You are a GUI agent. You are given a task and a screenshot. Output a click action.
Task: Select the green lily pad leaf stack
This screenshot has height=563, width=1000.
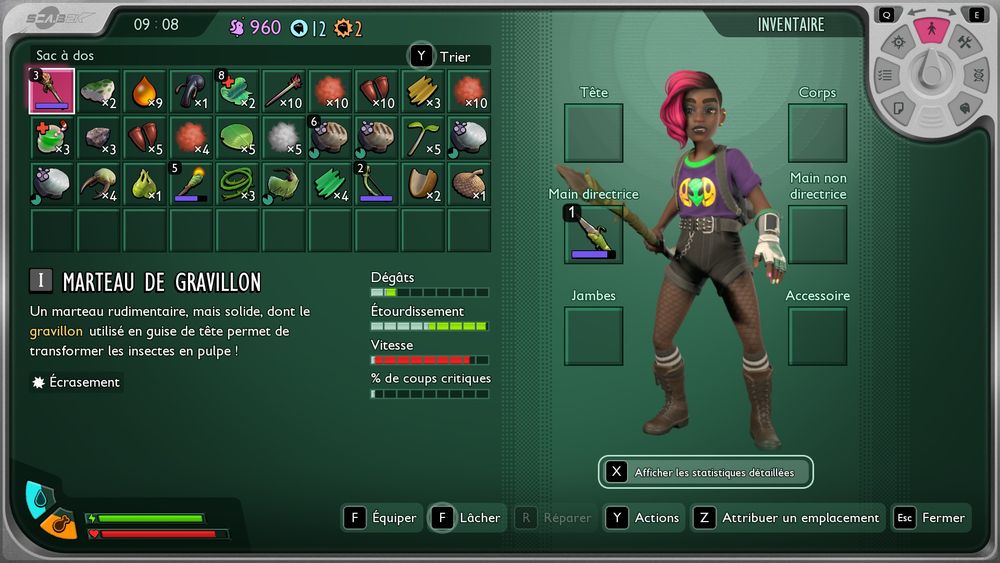pyautogui.click(x=237, y=137)
